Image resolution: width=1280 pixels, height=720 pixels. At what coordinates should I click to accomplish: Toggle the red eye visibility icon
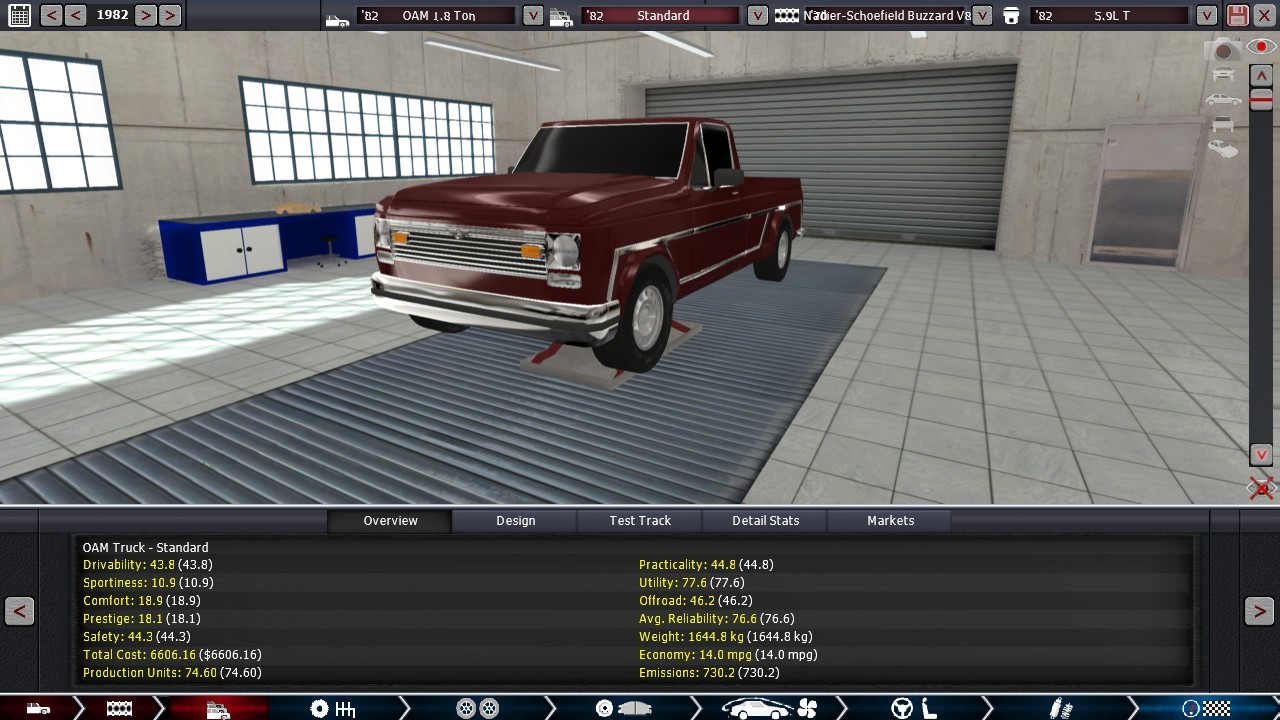[x=1261, y=47]
